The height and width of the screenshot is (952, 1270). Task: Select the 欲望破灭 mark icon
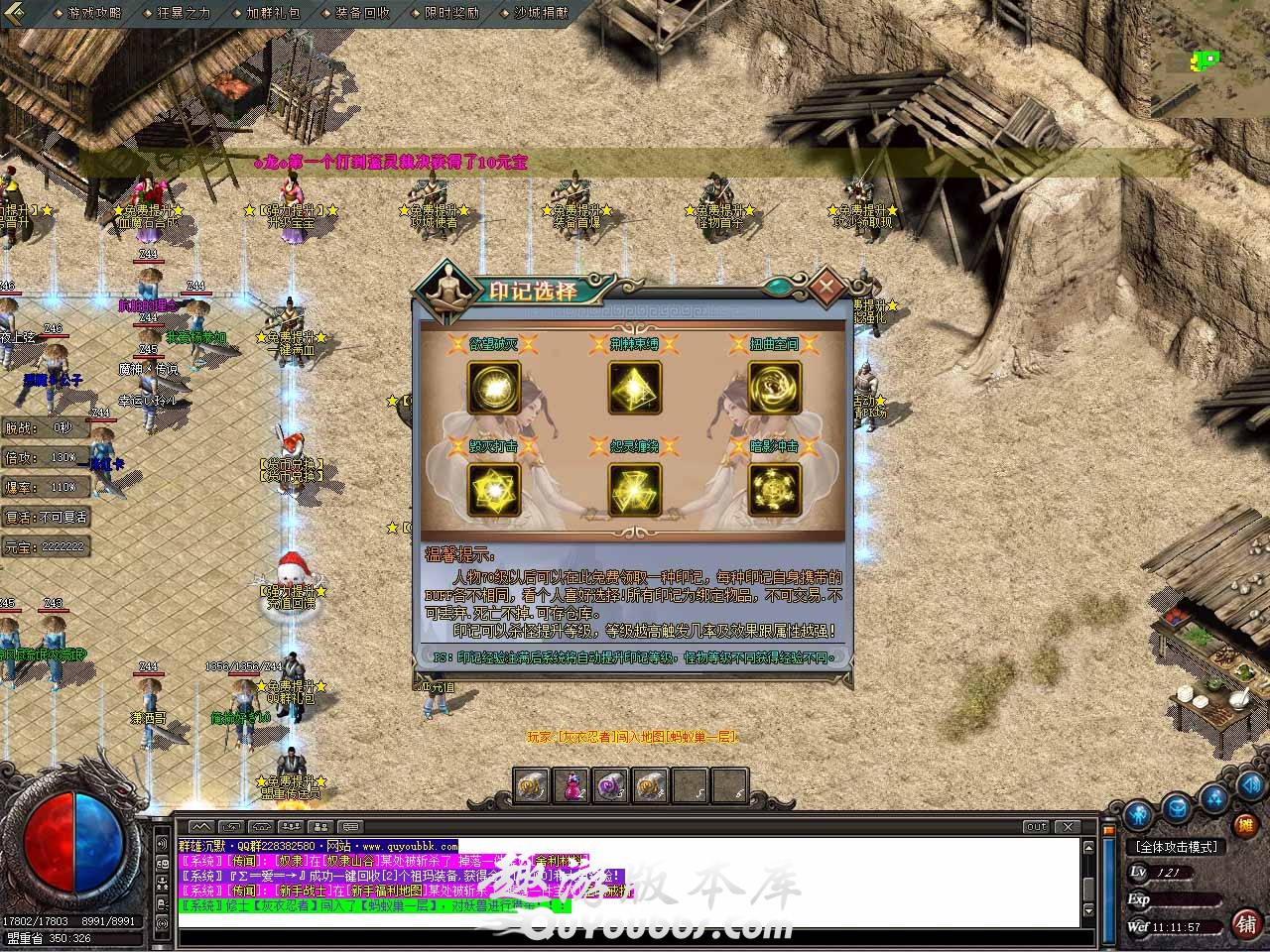[x=494, y=387]
